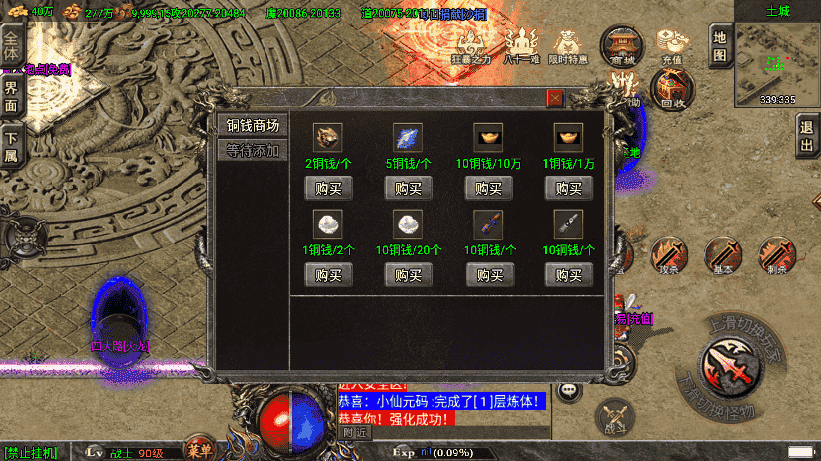Open the 菜单 menu button

[199, 451]
